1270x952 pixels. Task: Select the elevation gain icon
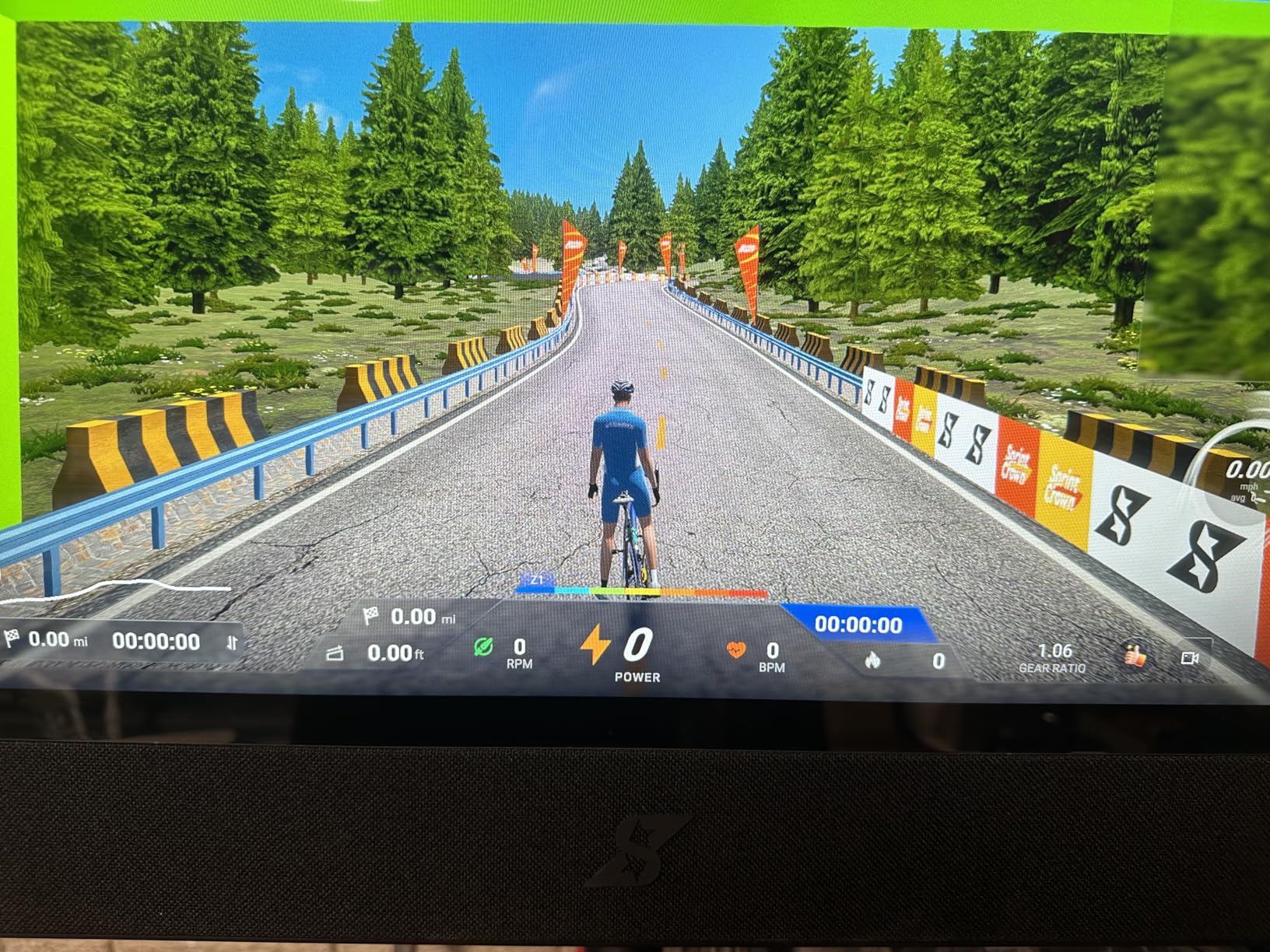336,653
